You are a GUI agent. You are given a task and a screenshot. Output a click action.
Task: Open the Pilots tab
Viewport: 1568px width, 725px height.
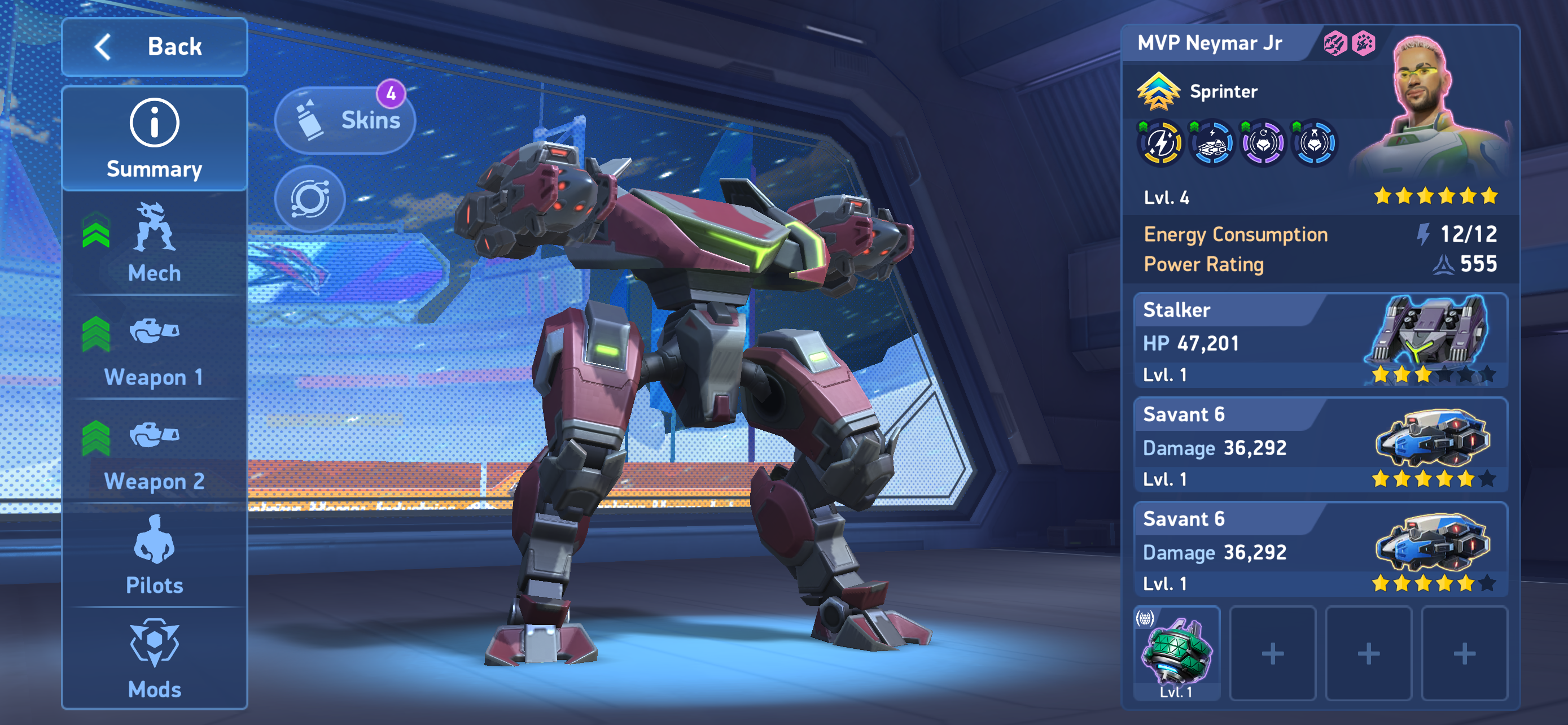coord(154,555)
